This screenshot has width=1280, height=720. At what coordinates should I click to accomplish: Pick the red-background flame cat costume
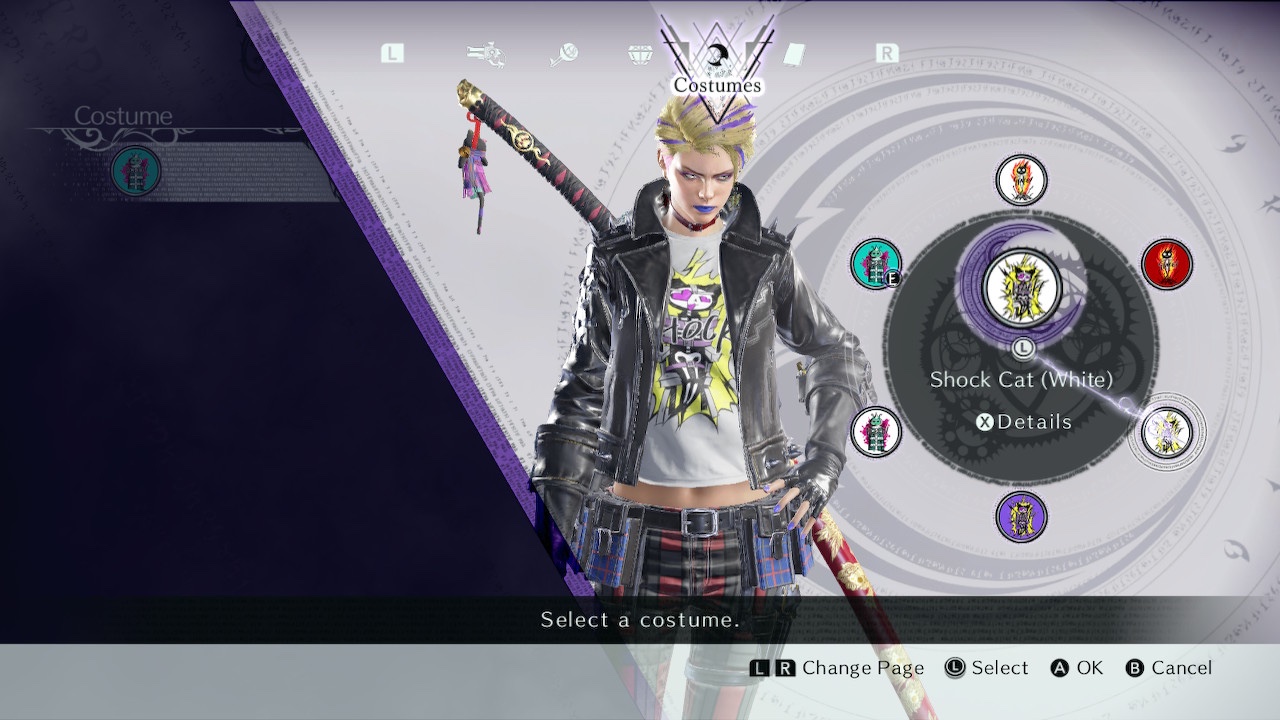click(x=1167, y=264)
